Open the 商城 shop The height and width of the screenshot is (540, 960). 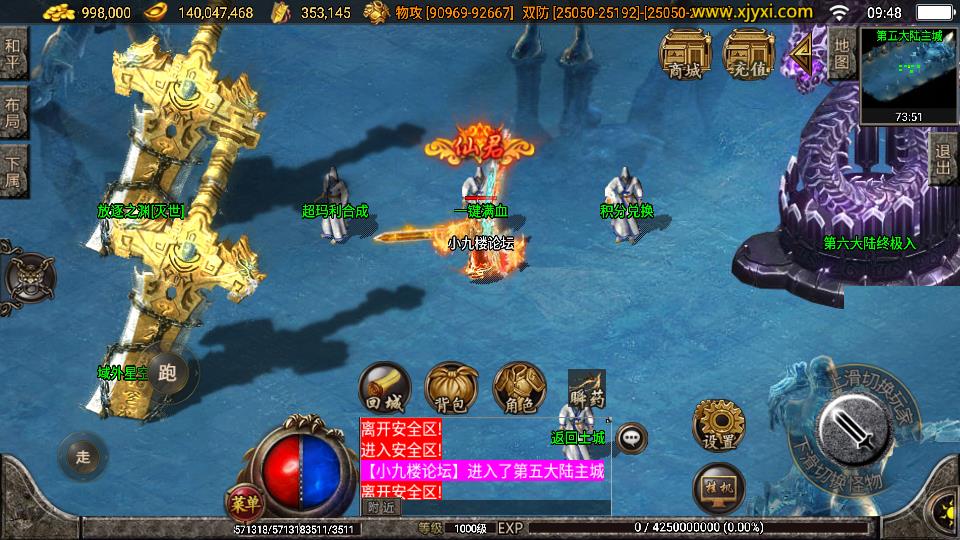click(685, 53)
